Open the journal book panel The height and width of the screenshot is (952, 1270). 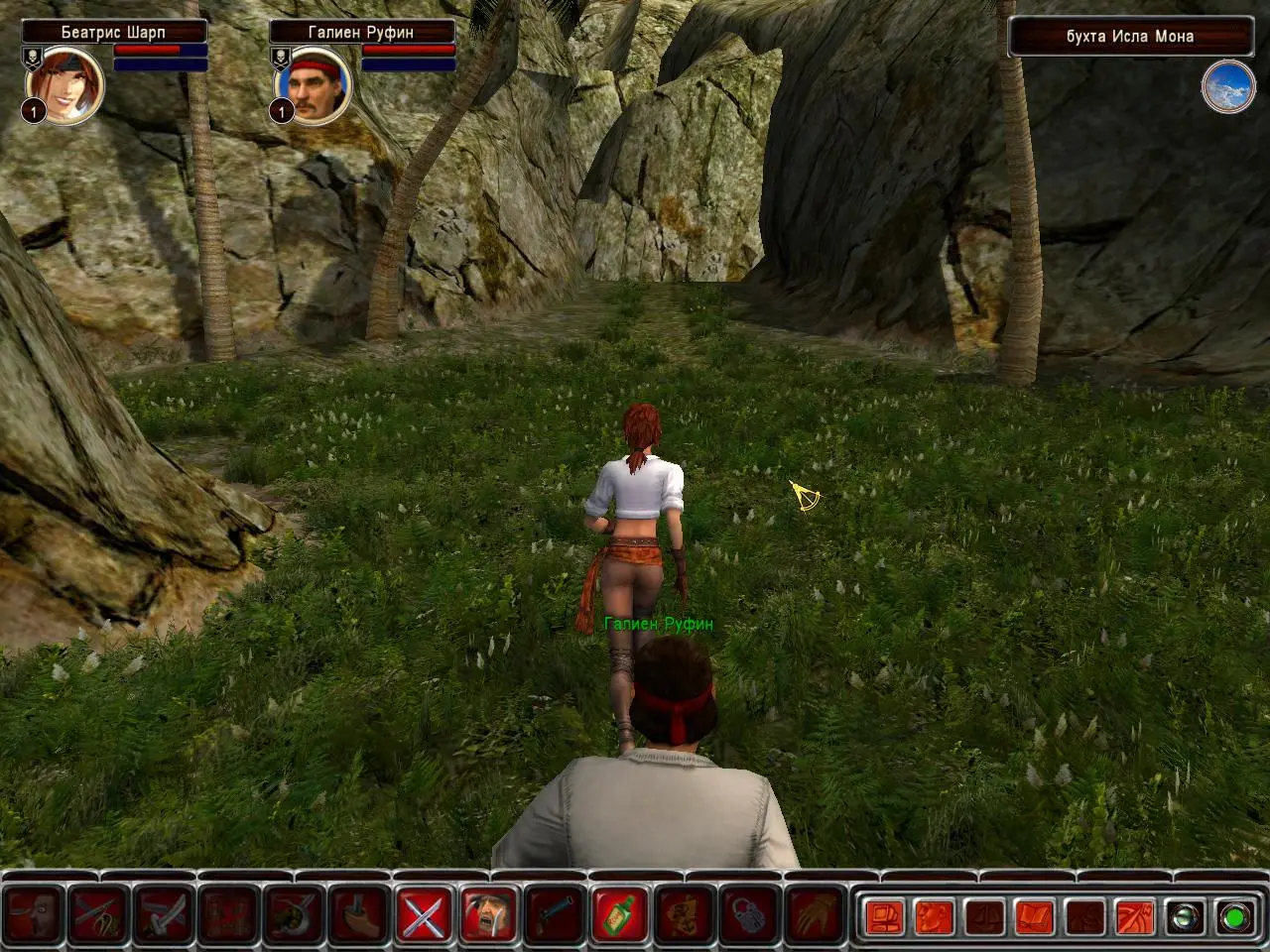(x=1035, y=916)
